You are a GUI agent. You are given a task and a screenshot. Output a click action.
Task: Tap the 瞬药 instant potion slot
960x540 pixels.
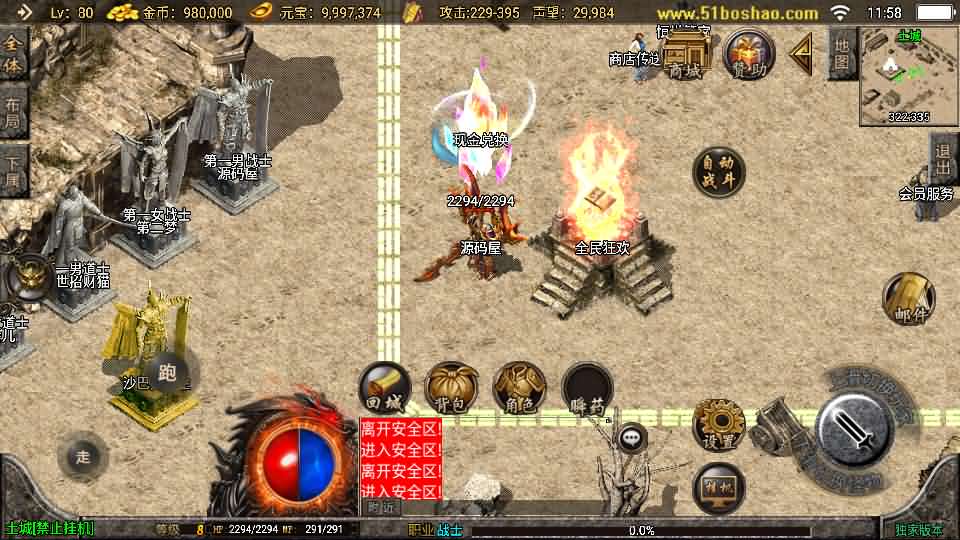pos(587,388)
